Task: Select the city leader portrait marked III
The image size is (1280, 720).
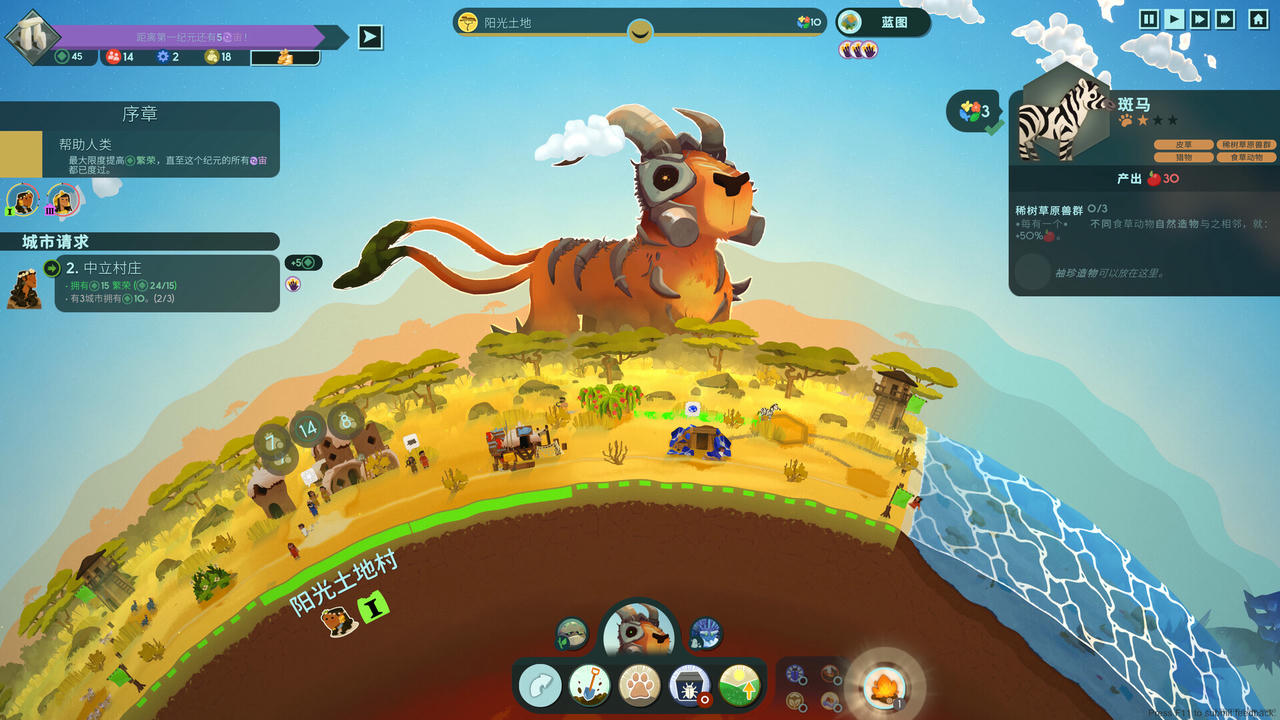Action: (61, 200)
